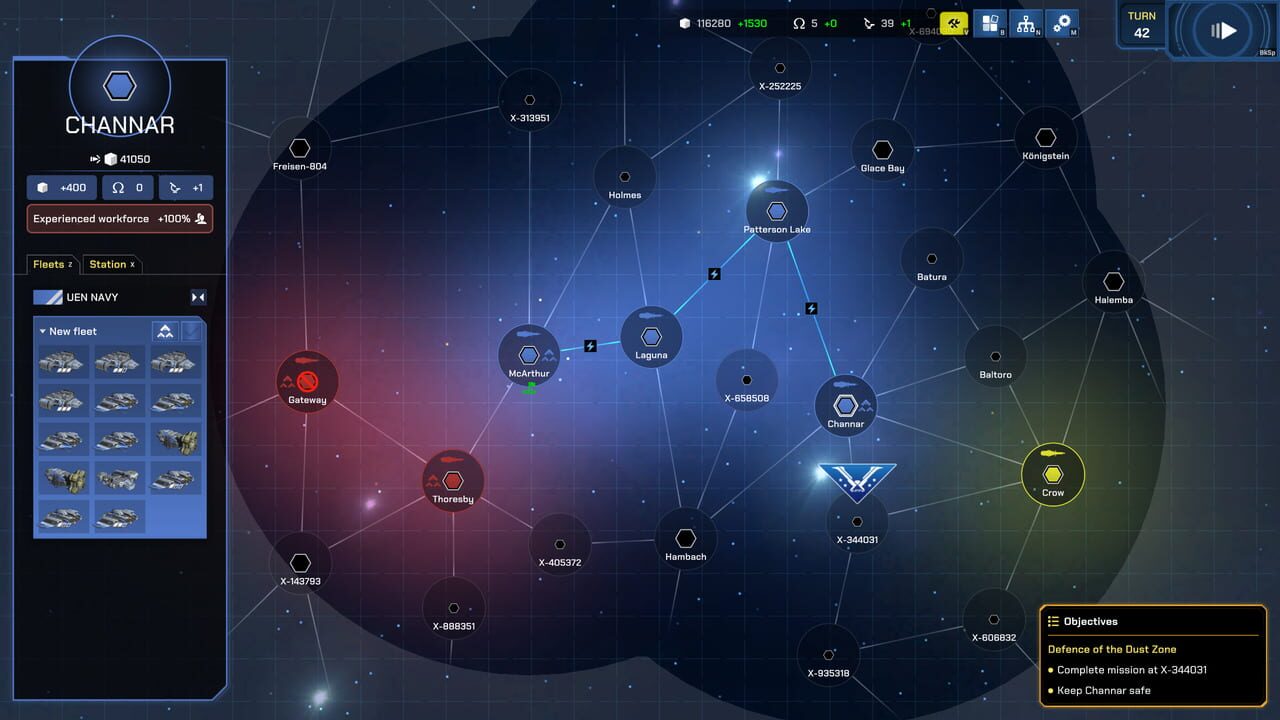Collapse the New fleet group
1280x720 pixels.
(43, 331)
